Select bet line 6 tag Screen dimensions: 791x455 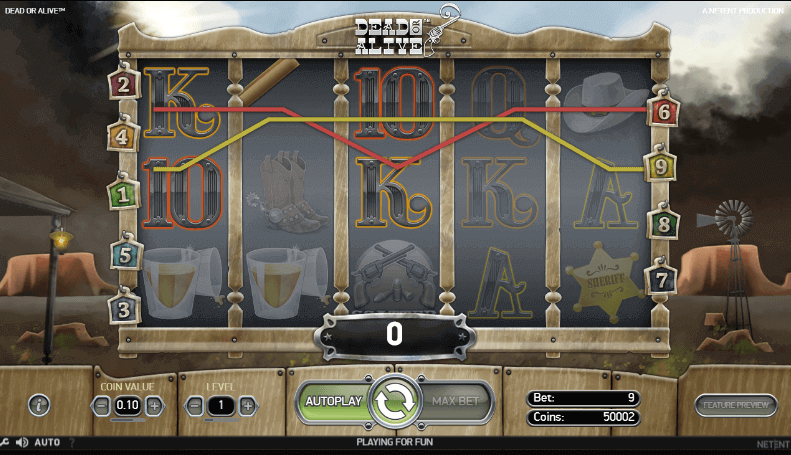tap(662, 112)
